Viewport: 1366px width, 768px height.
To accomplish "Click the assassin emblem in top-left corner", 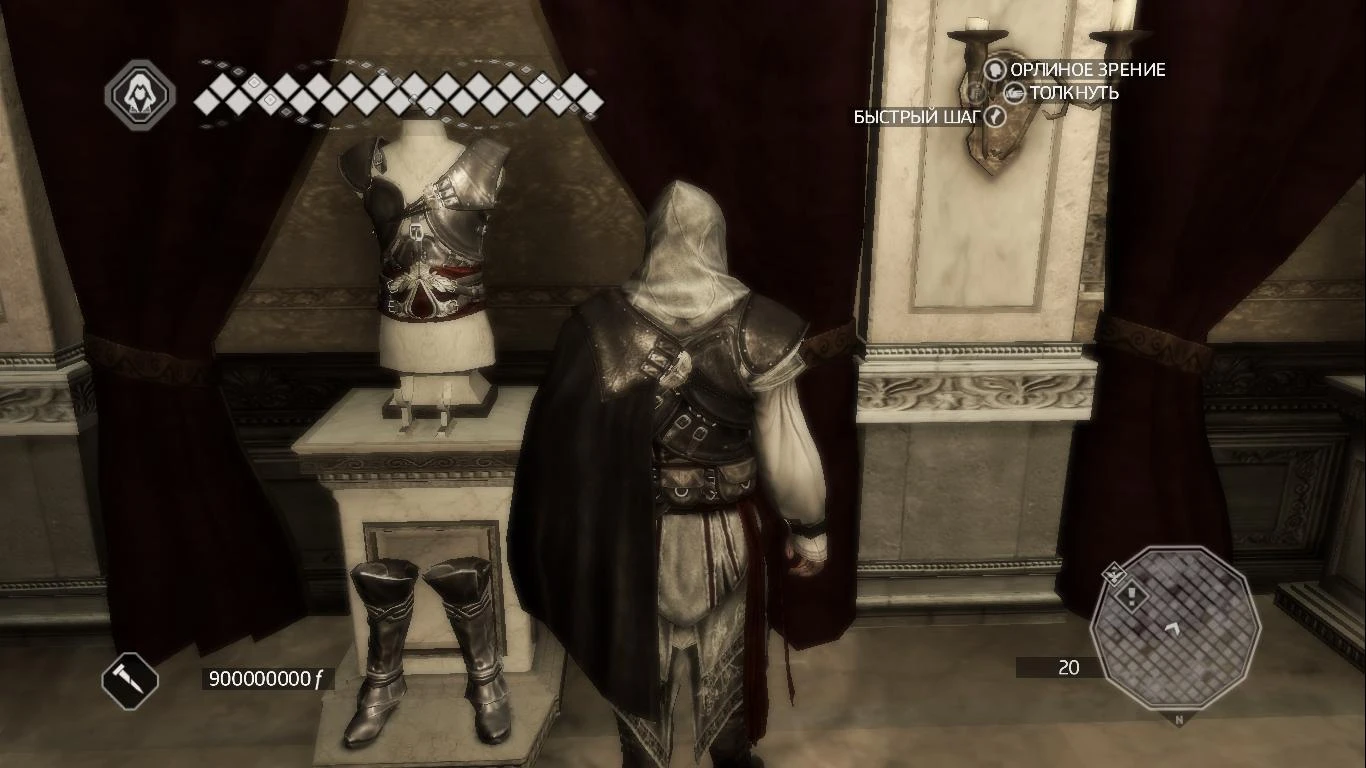I will coord(141,96).
